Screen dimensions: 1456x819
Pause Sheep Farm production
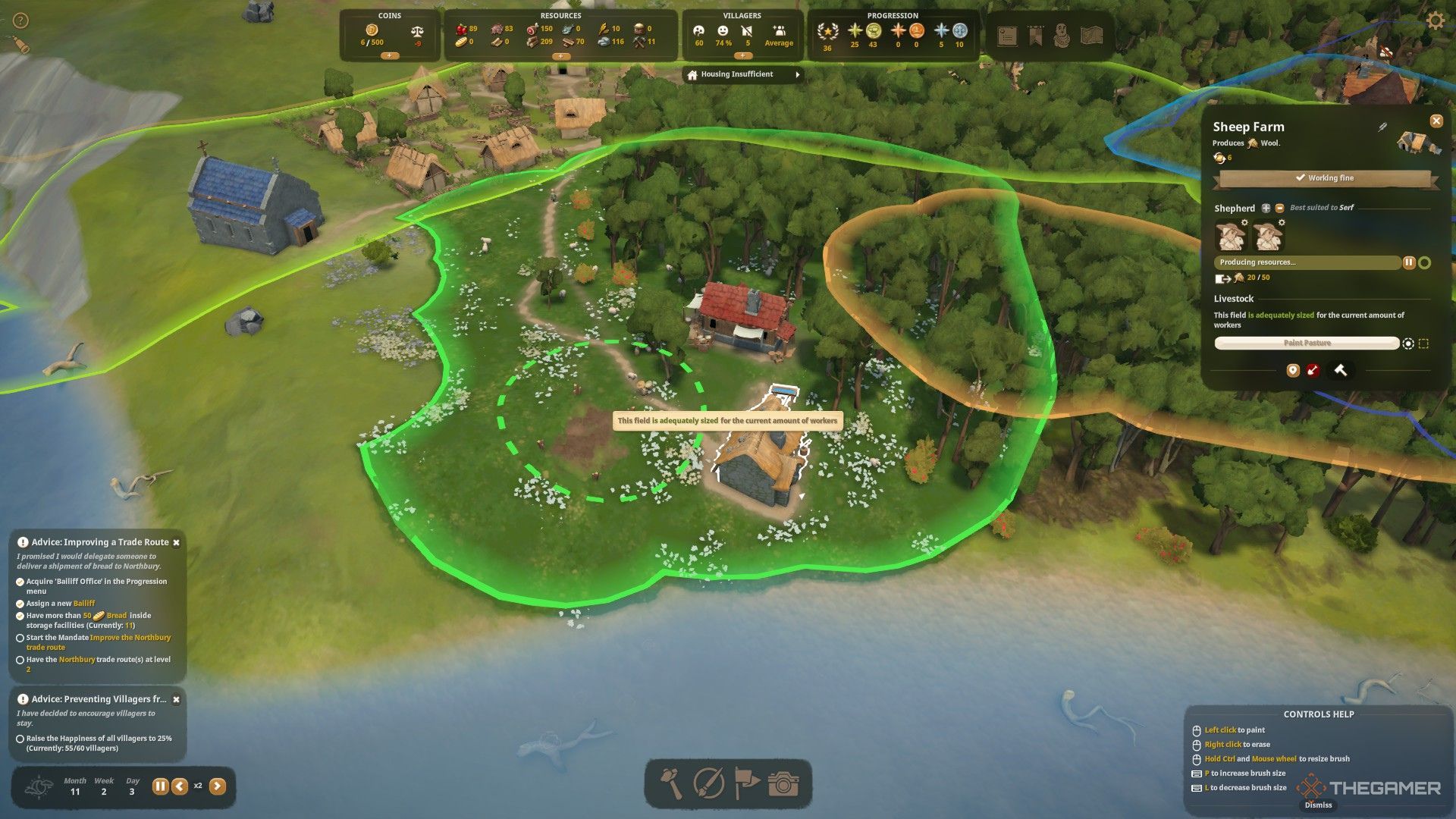pyautogui.click(x=1408, y=262)
